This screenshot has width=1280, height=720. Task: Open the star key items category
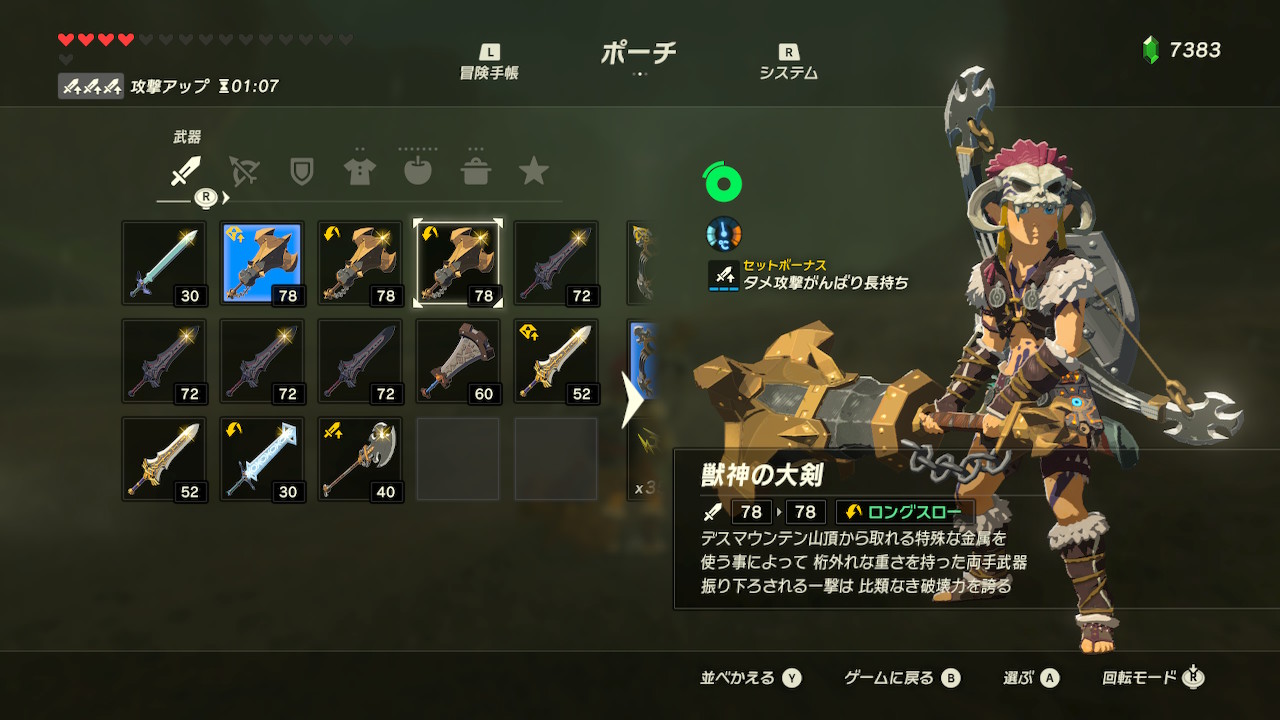click(533, 172)
